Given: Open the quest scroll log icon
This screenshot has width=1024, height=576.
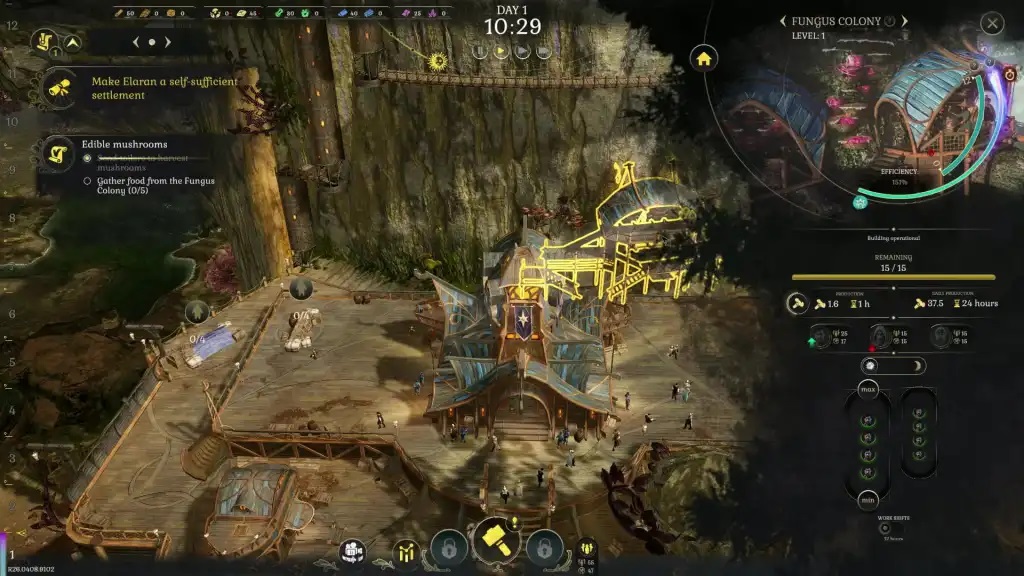Looking at the screenshot, I should (x=44, y=42).
